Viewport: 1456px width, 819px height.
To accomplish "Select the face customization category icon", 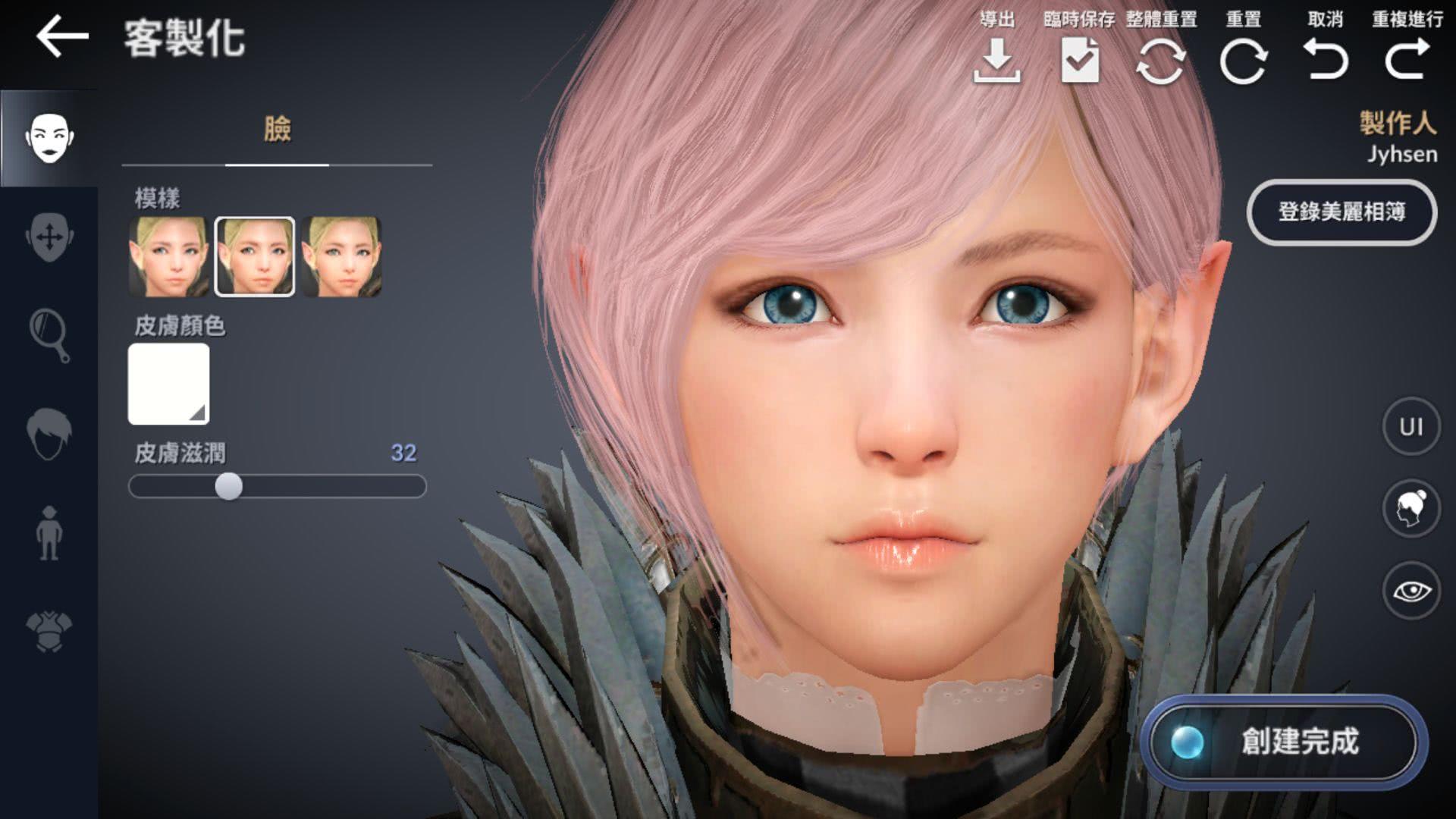I will pyautogui.click(x=49, y=137).
